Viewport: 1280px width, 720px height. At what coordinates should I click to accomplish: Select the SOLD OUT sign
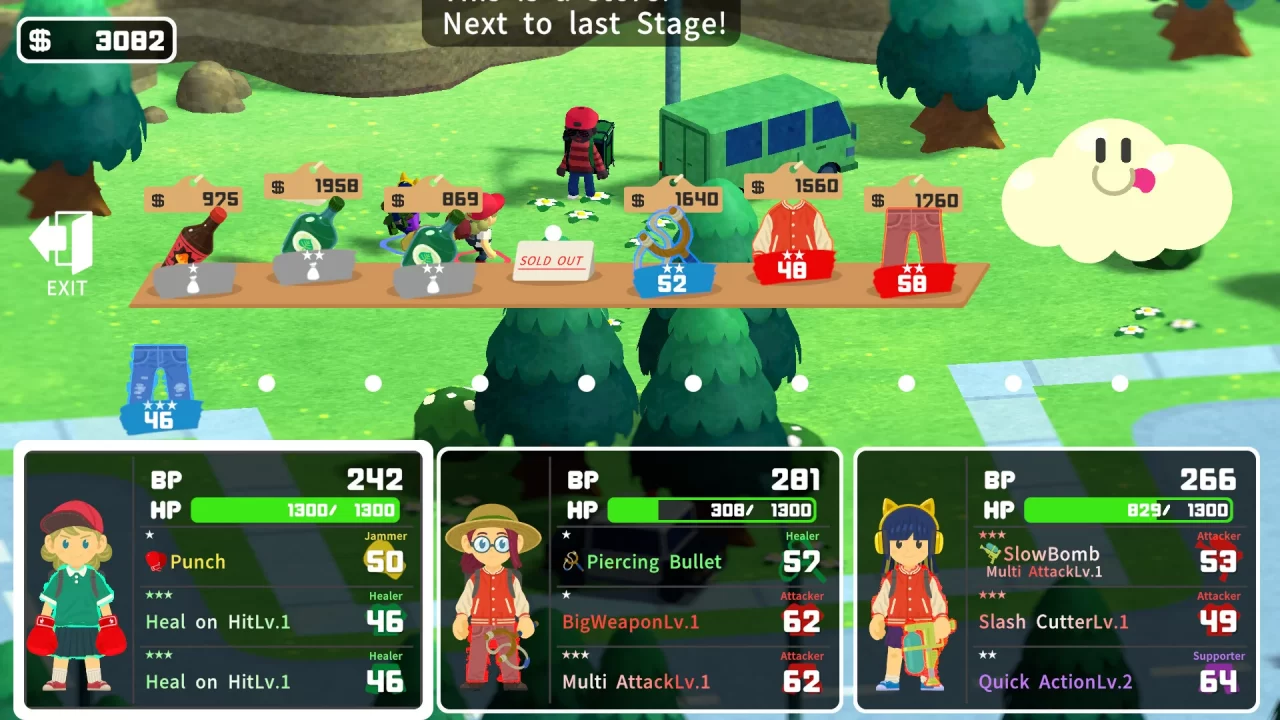point(552,260)
